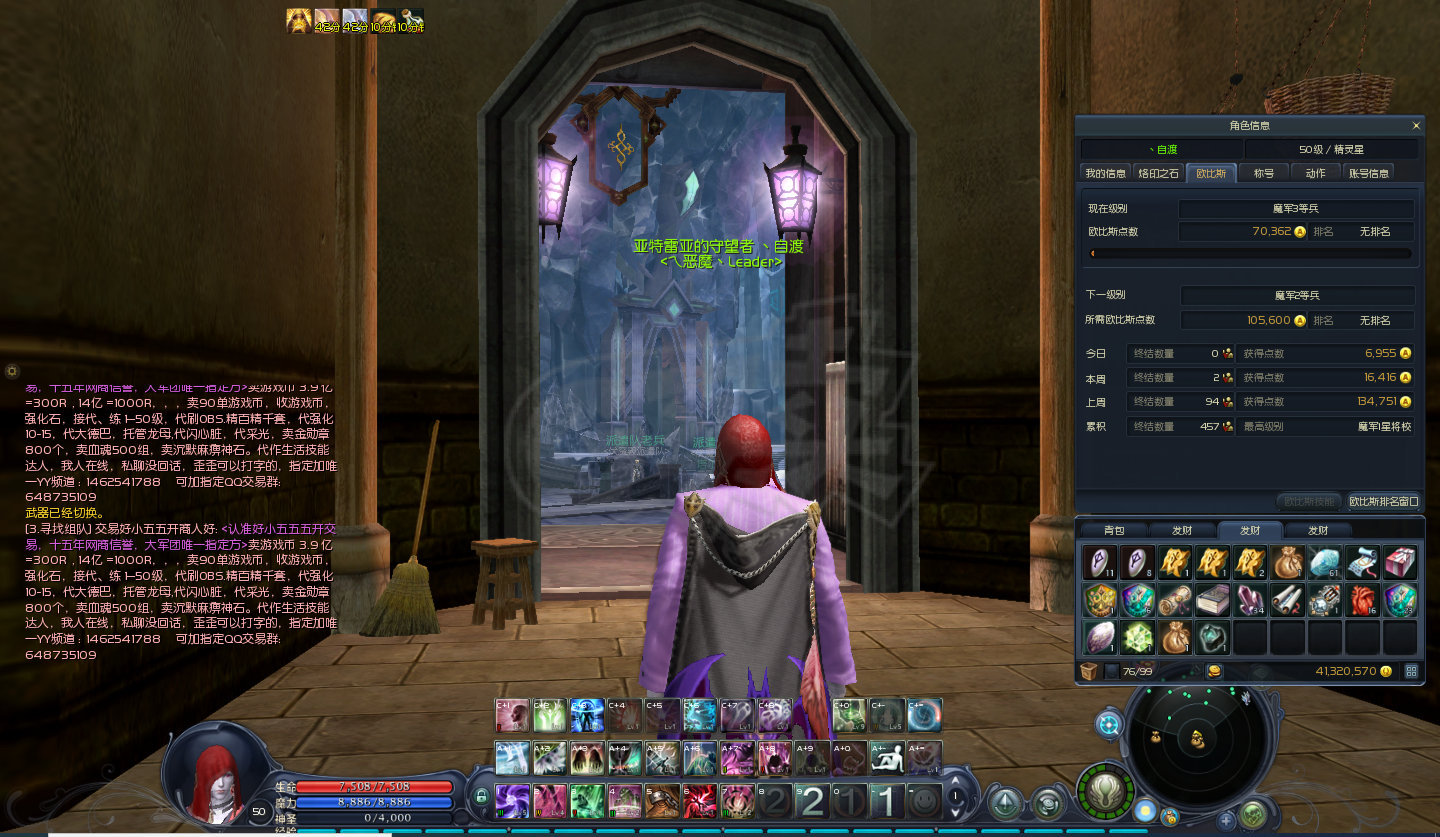This screenshot has width=1440, height=837.
Task: Select the red heart item slot
Action: pyautogui.click(x=1362, y=599)
